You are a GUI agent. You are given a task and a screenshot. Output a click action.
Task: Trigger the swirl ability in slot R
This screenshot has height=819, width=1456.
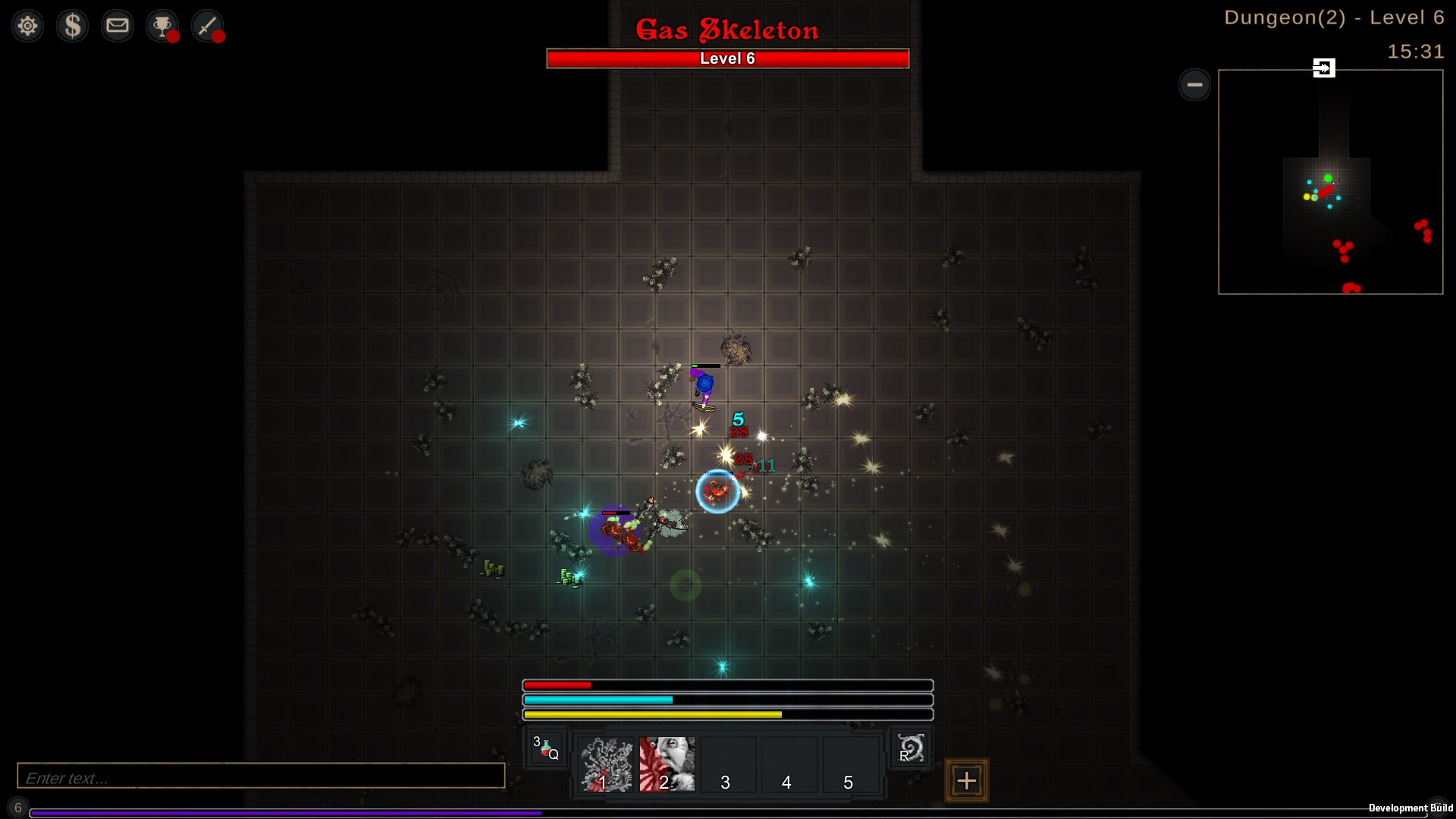pyautogui.click(x=910, y=748)
